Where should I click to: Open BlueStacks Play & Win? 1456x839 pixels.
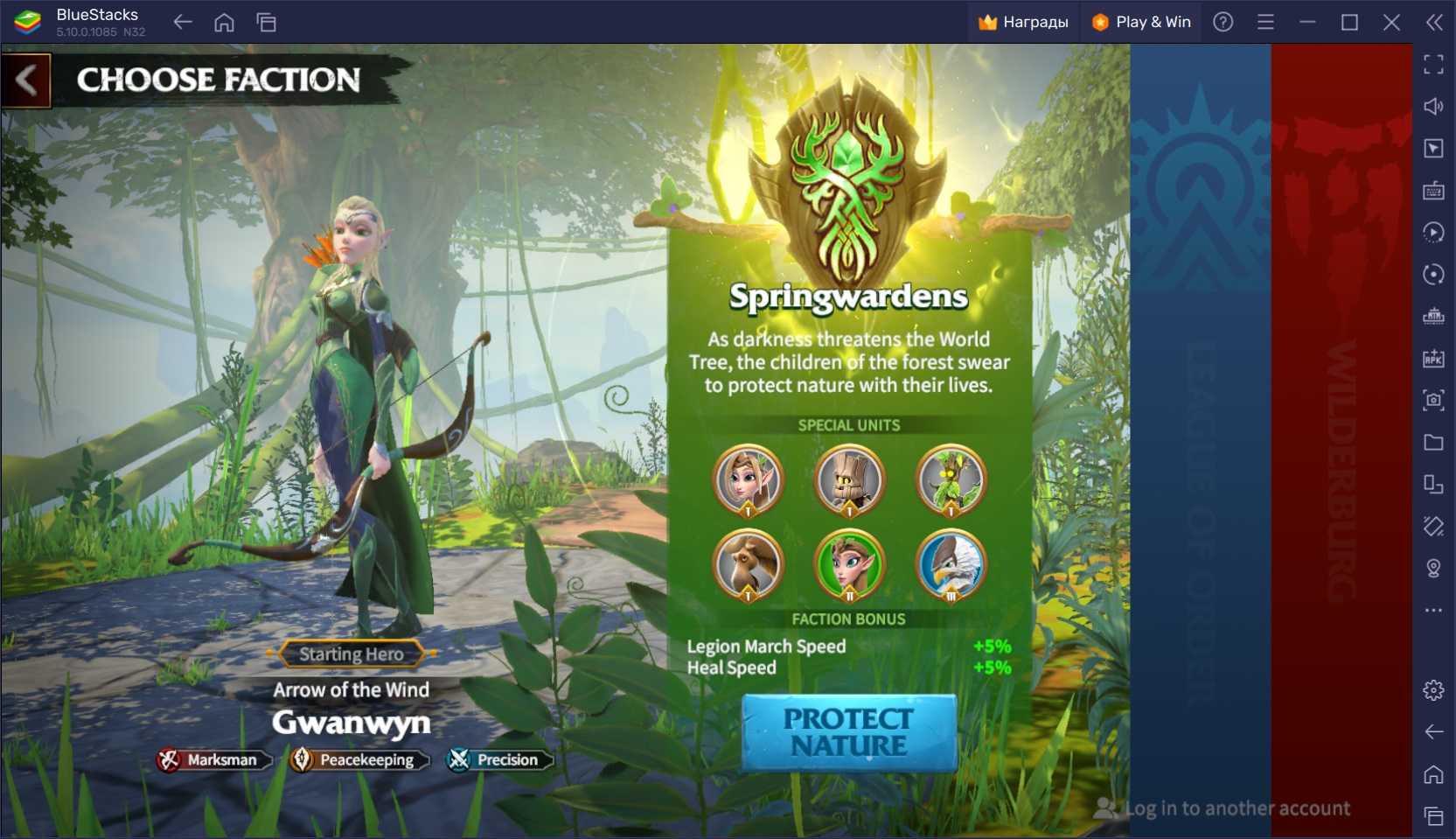(1142, 22)
